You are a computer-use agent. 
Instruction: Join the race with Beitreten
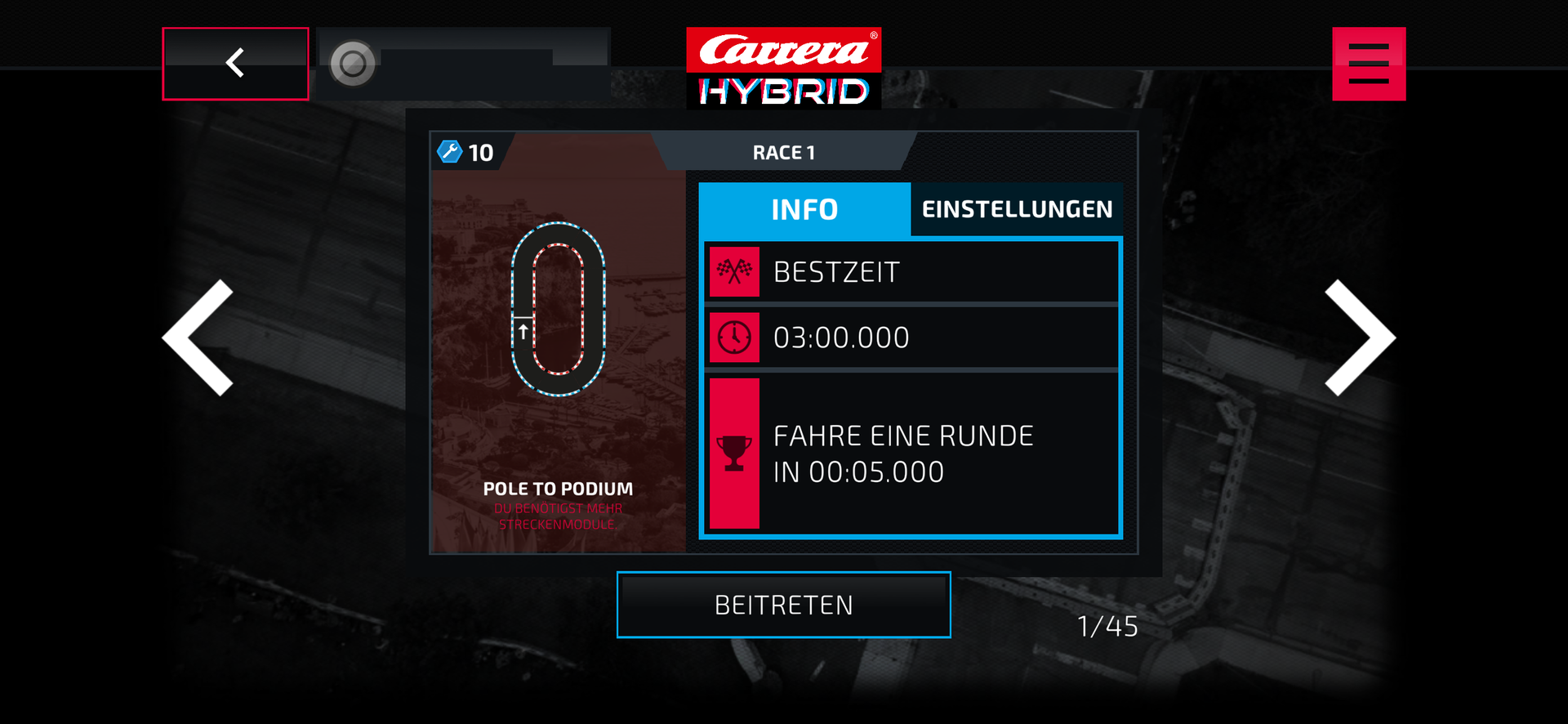tap(783, 605)
